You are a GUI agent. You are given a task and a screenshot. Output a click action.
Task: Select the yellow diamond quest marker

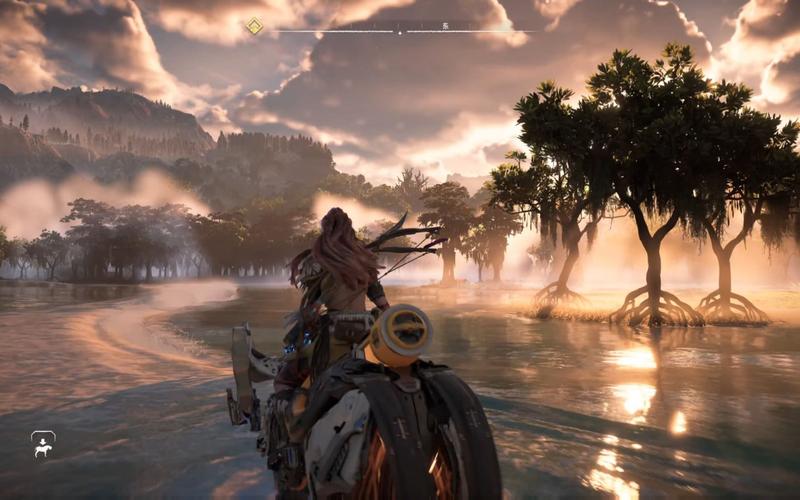(x=254, y=26)
